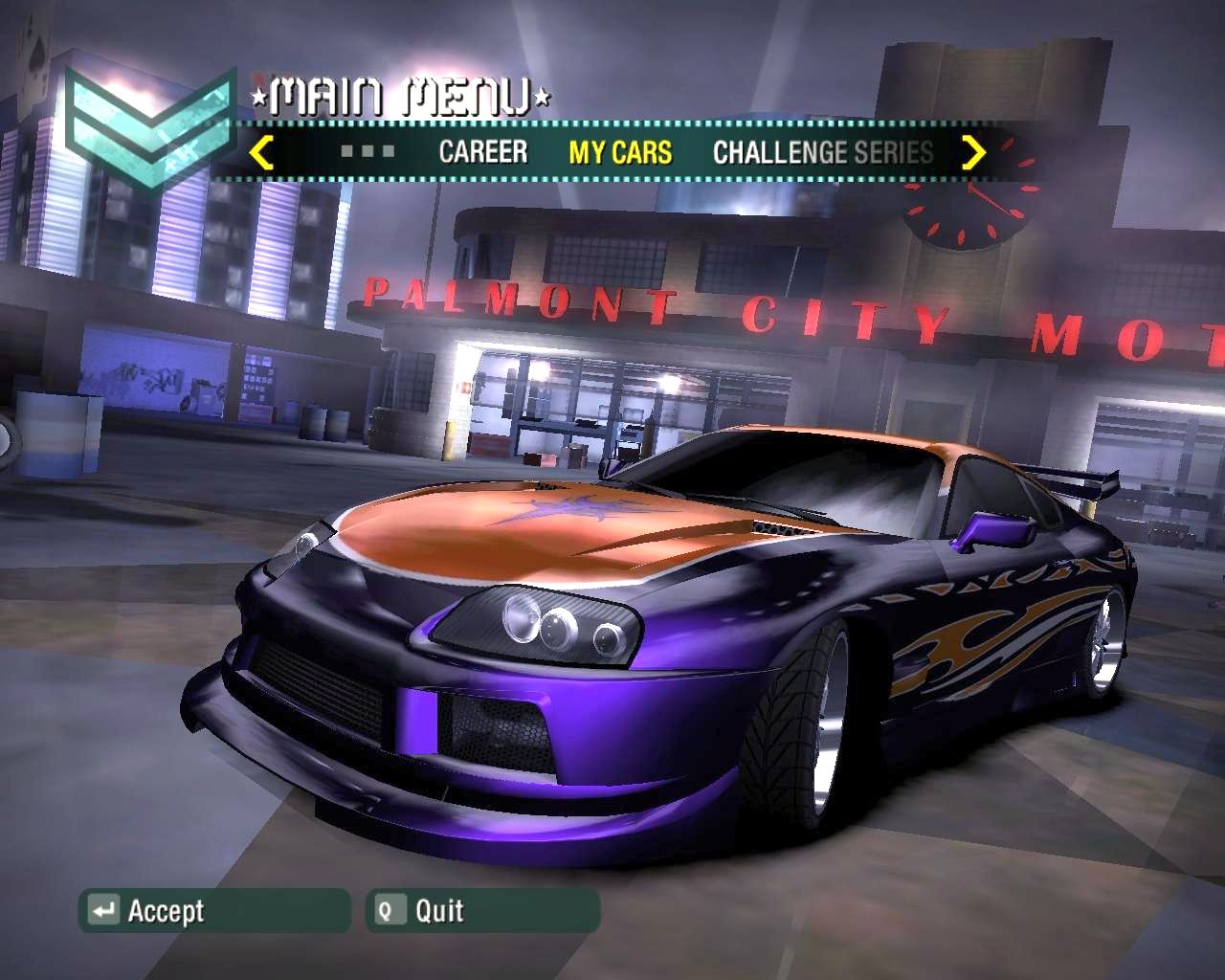Quit using the Quit button

482,910
